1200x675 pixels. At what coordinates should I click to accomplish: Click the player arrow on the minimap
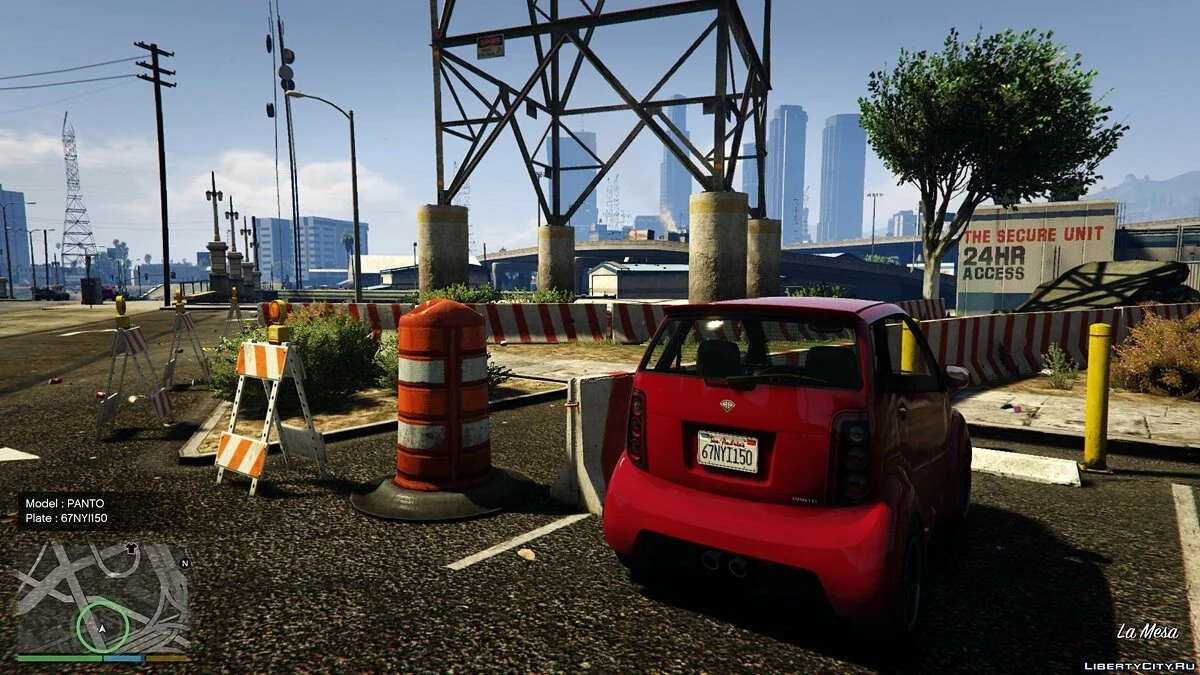point(102,629)
